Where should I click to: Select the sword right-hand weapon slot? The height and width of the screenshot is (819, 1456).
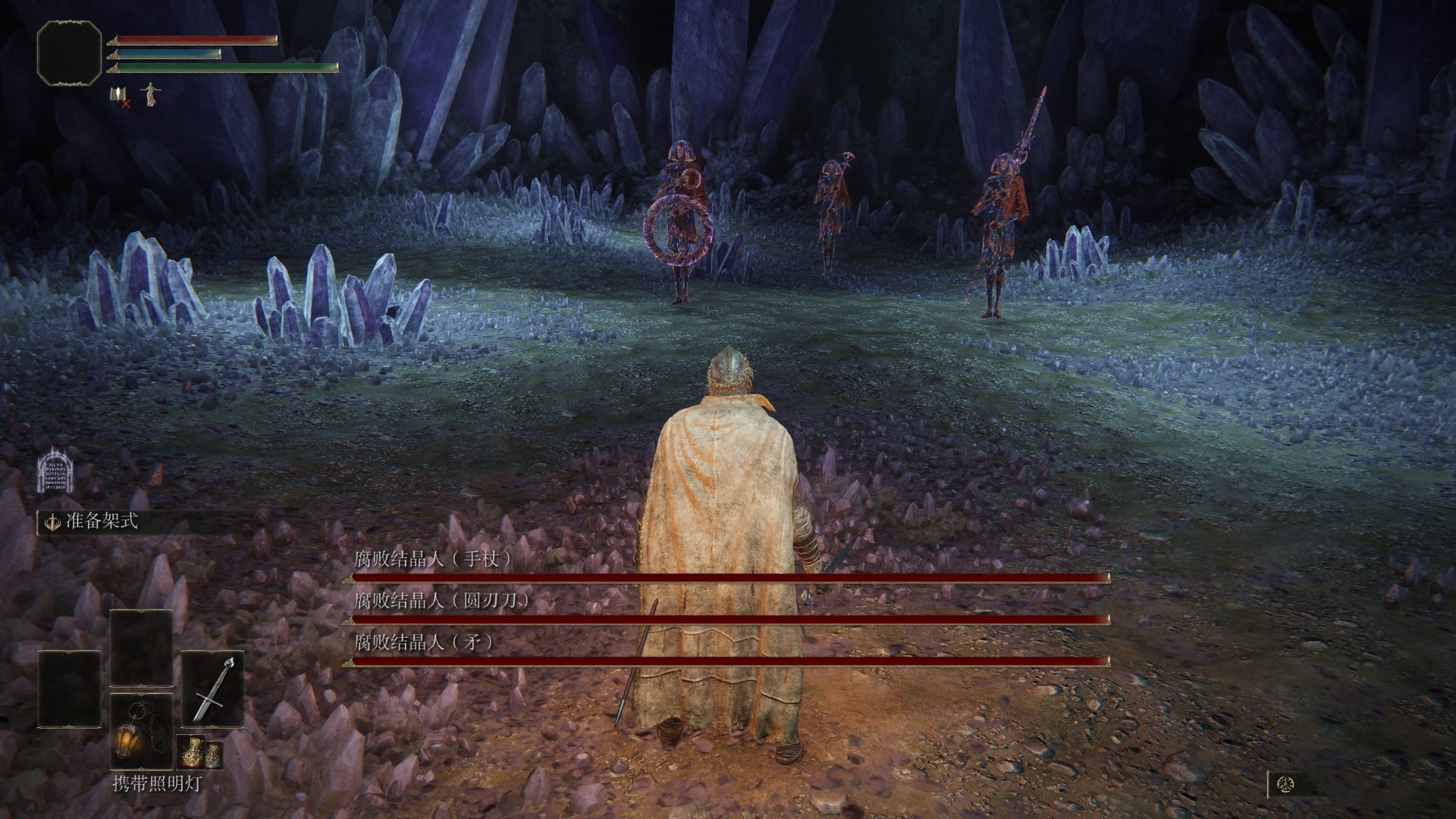click(212, 687)
